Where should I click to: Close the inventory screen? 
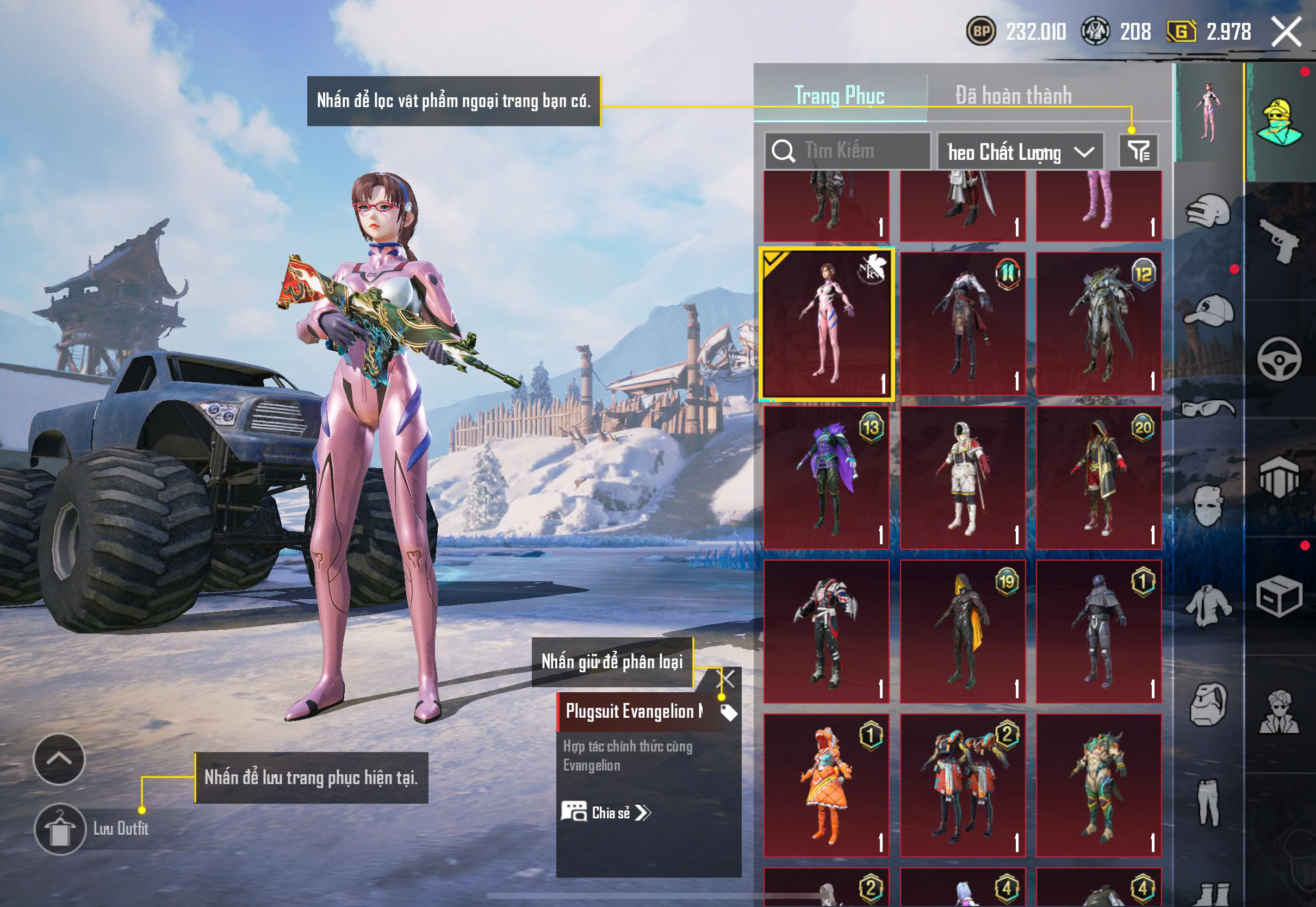1287,32
